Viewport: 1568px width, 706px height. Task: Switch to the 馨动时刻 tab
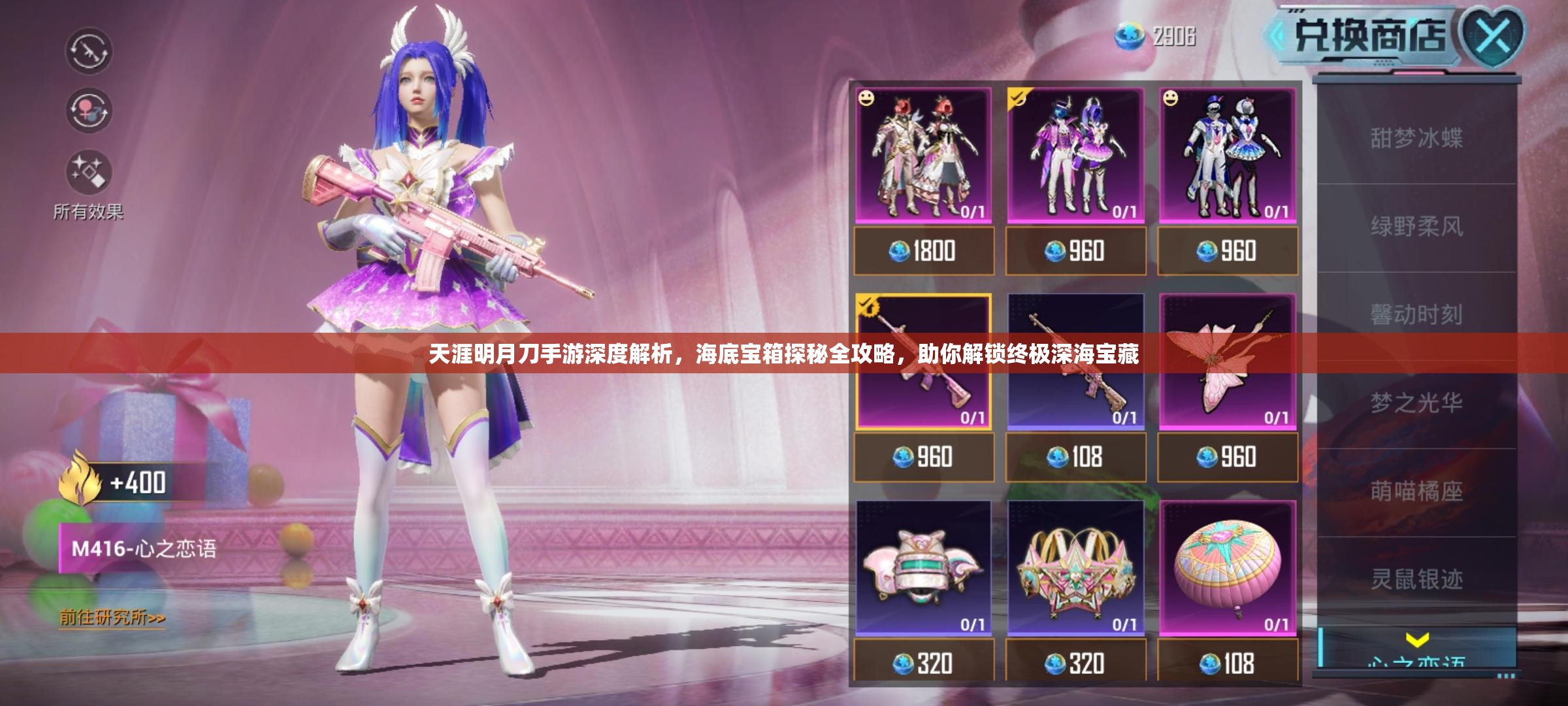(1416, 315)
